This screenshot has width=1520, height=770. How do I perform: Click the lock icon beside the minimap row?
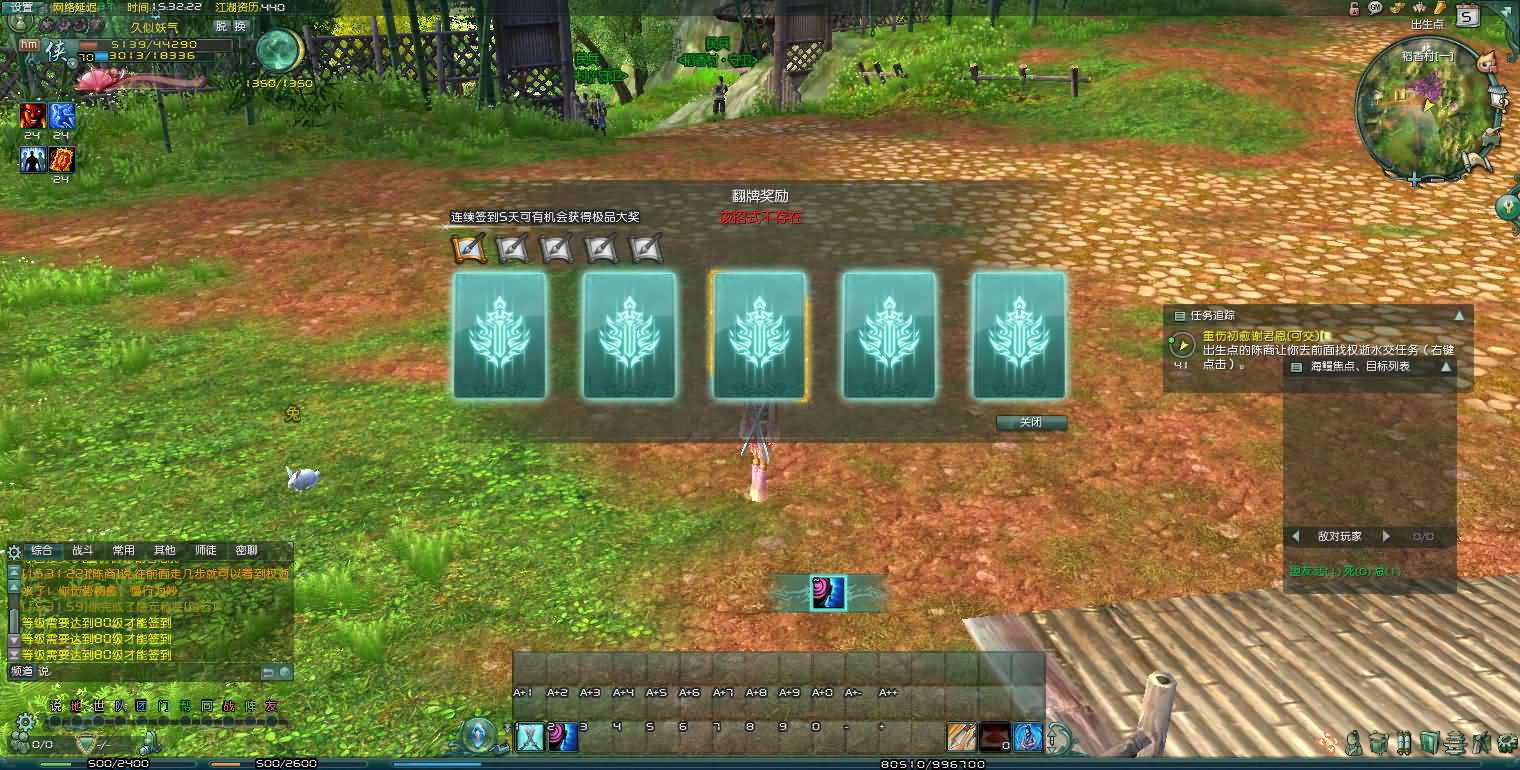click(1353, 10)
